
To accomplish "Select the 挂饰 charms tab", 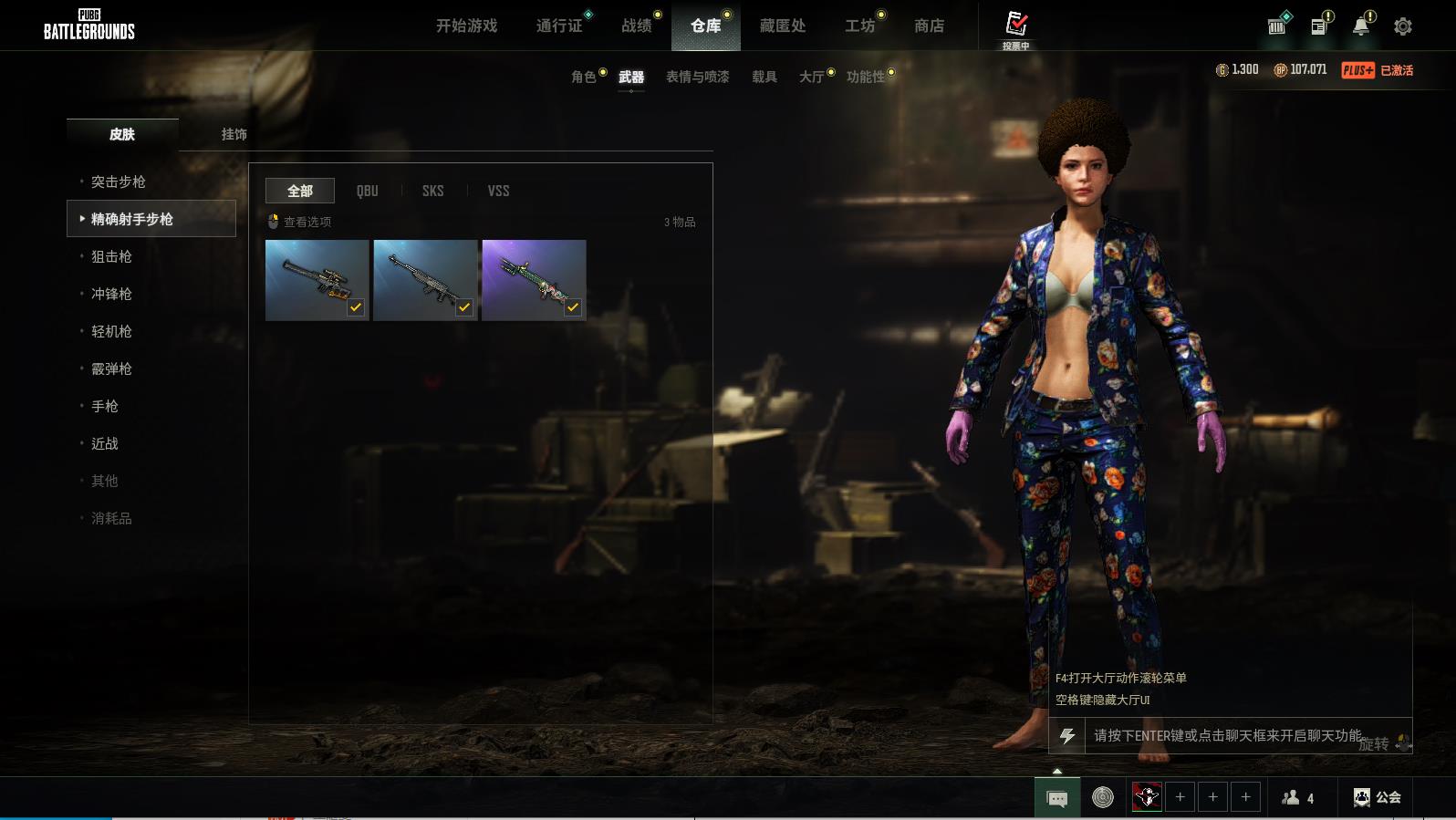I will click(234, 134).
